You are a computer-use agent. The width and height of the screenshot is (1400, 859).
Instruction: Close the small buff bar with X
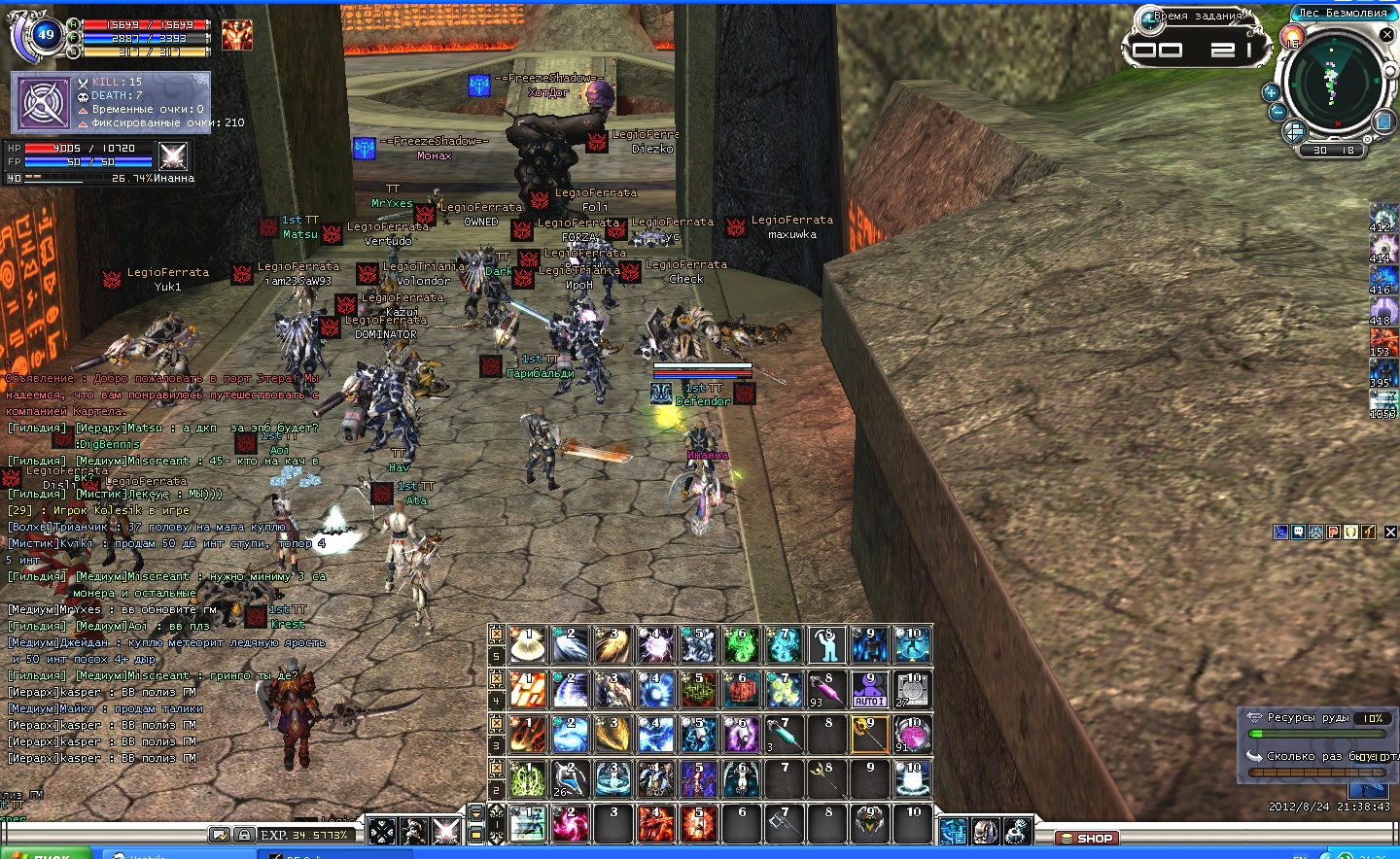(x=1390, y=532)
